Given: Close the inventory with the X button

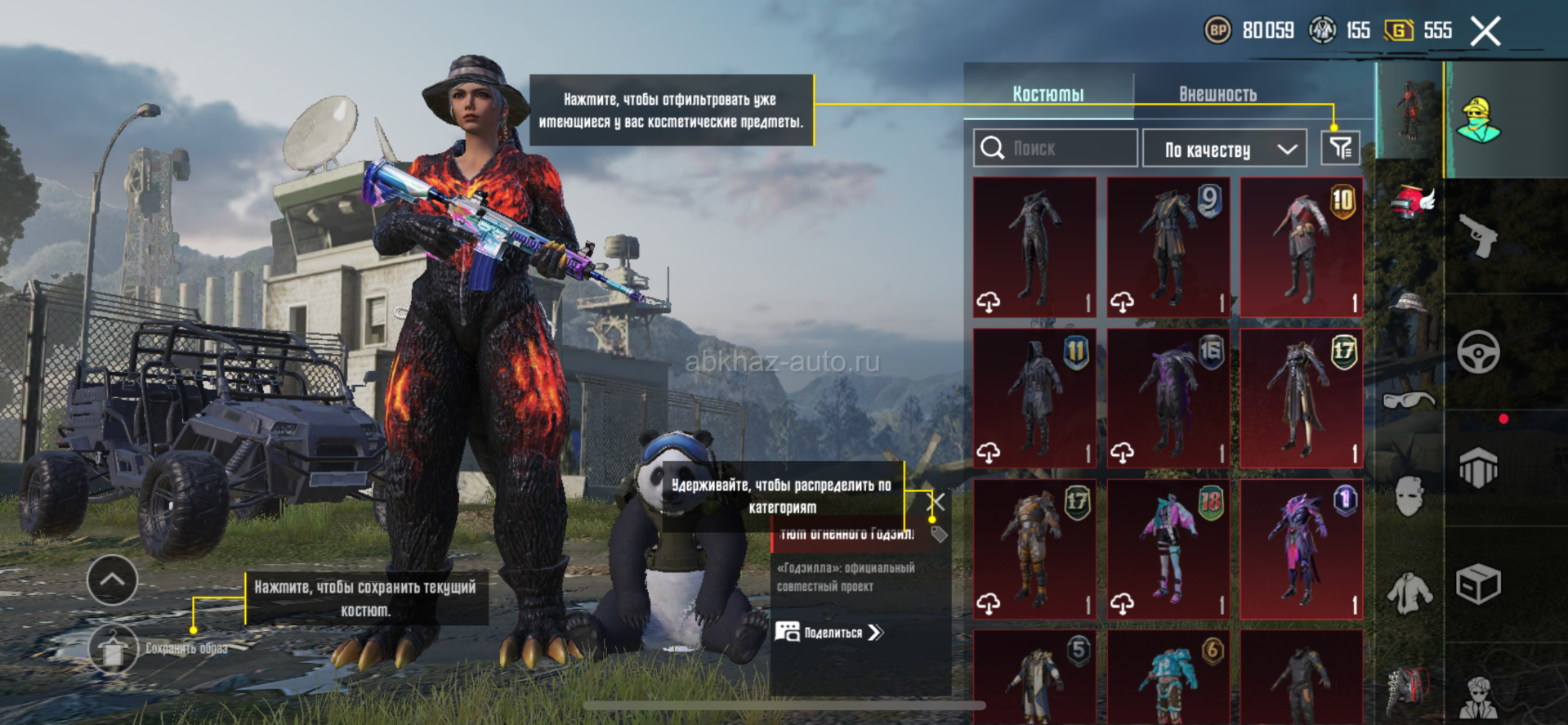Looking at the screenshot, I should (1485, 32).
